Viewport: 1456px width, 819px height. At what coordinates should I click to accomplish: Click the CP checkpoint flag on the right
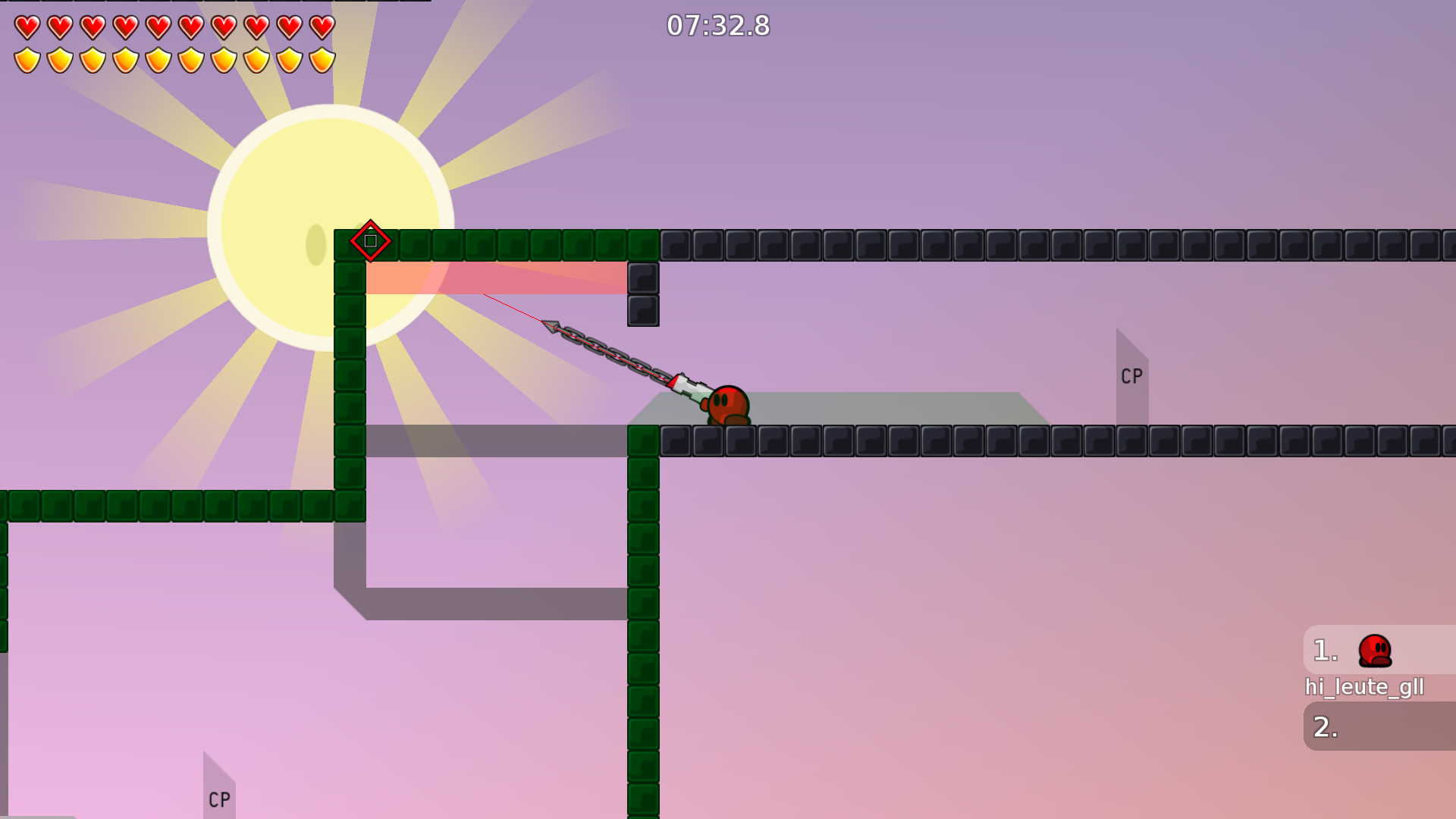1131,375
